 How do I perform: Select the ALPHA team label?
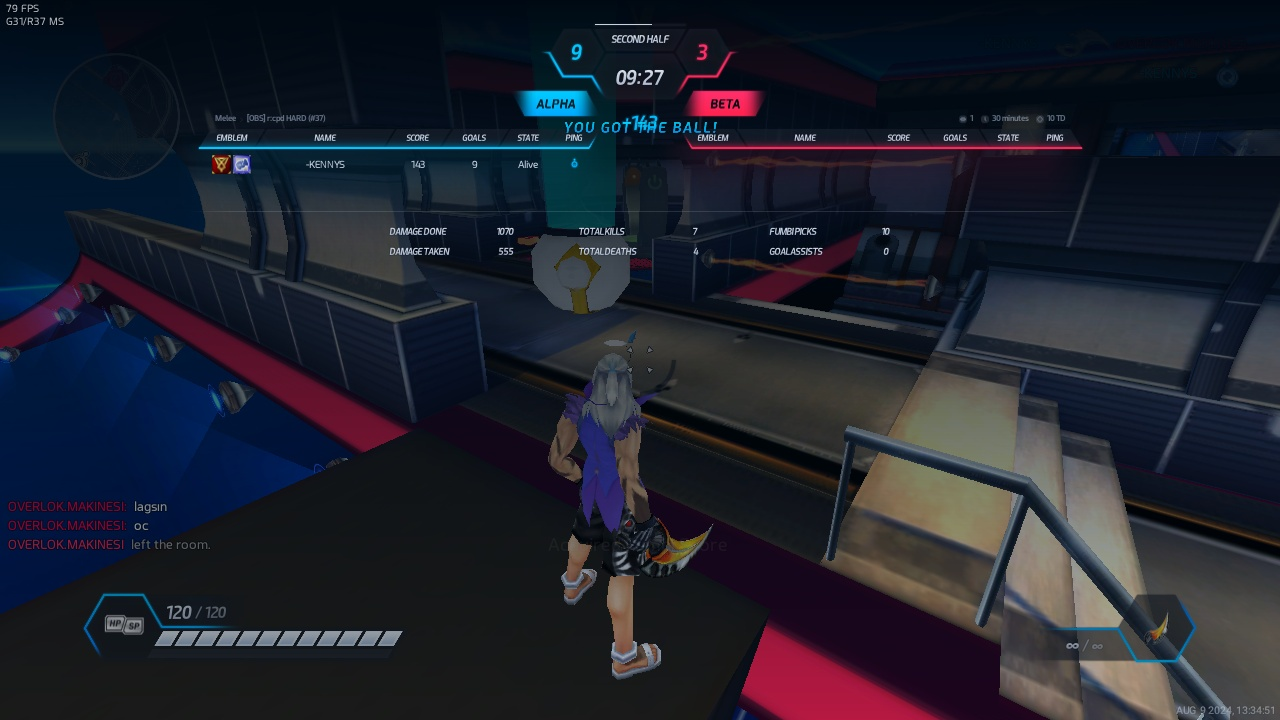point(555,104)
